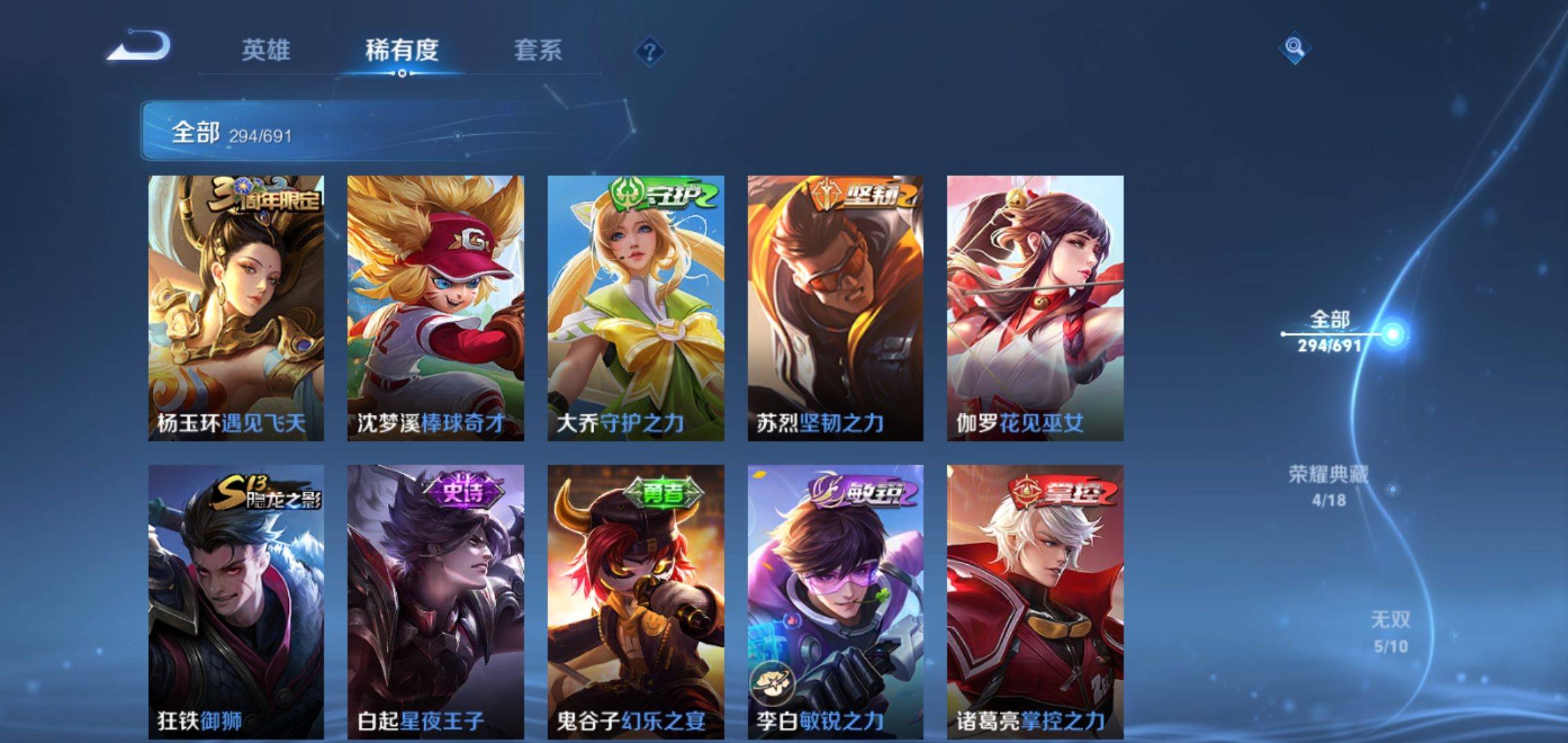The height and width of the screenshot is (743, 1568).
Task: Choose the 沈梦溪 棒球奇才 skin card
Action: pyautogui.click(x=435, y=308)
